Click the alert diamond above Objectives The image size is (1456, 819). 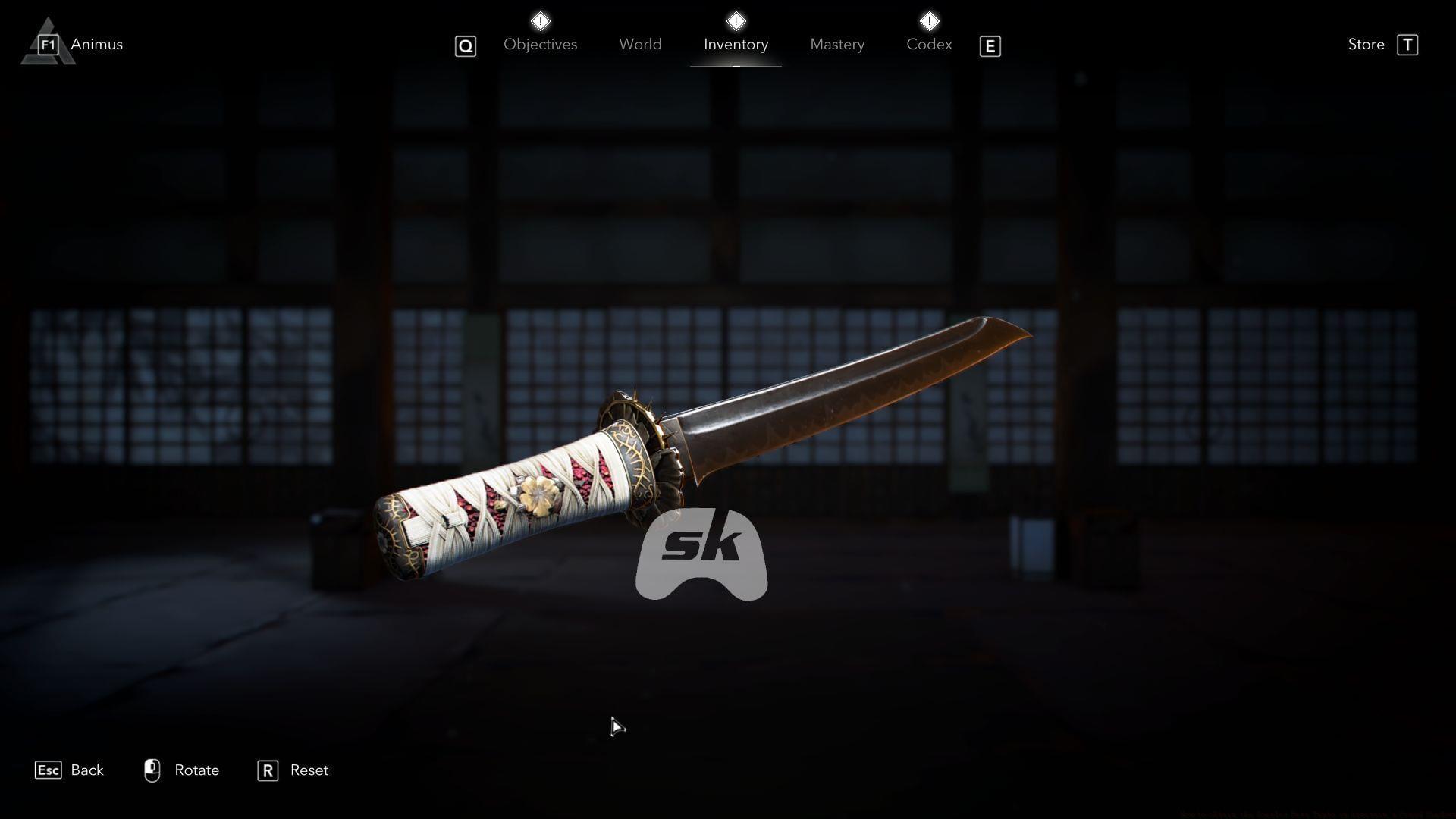coord(541,20)
